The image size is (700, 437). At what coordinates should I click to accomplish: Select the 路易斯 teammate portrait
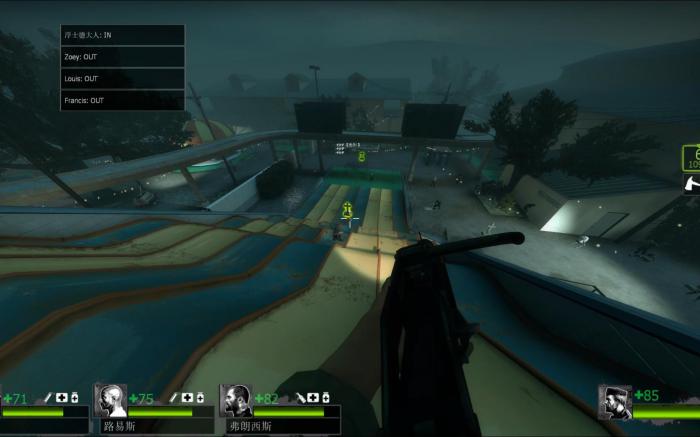(110, 401)
